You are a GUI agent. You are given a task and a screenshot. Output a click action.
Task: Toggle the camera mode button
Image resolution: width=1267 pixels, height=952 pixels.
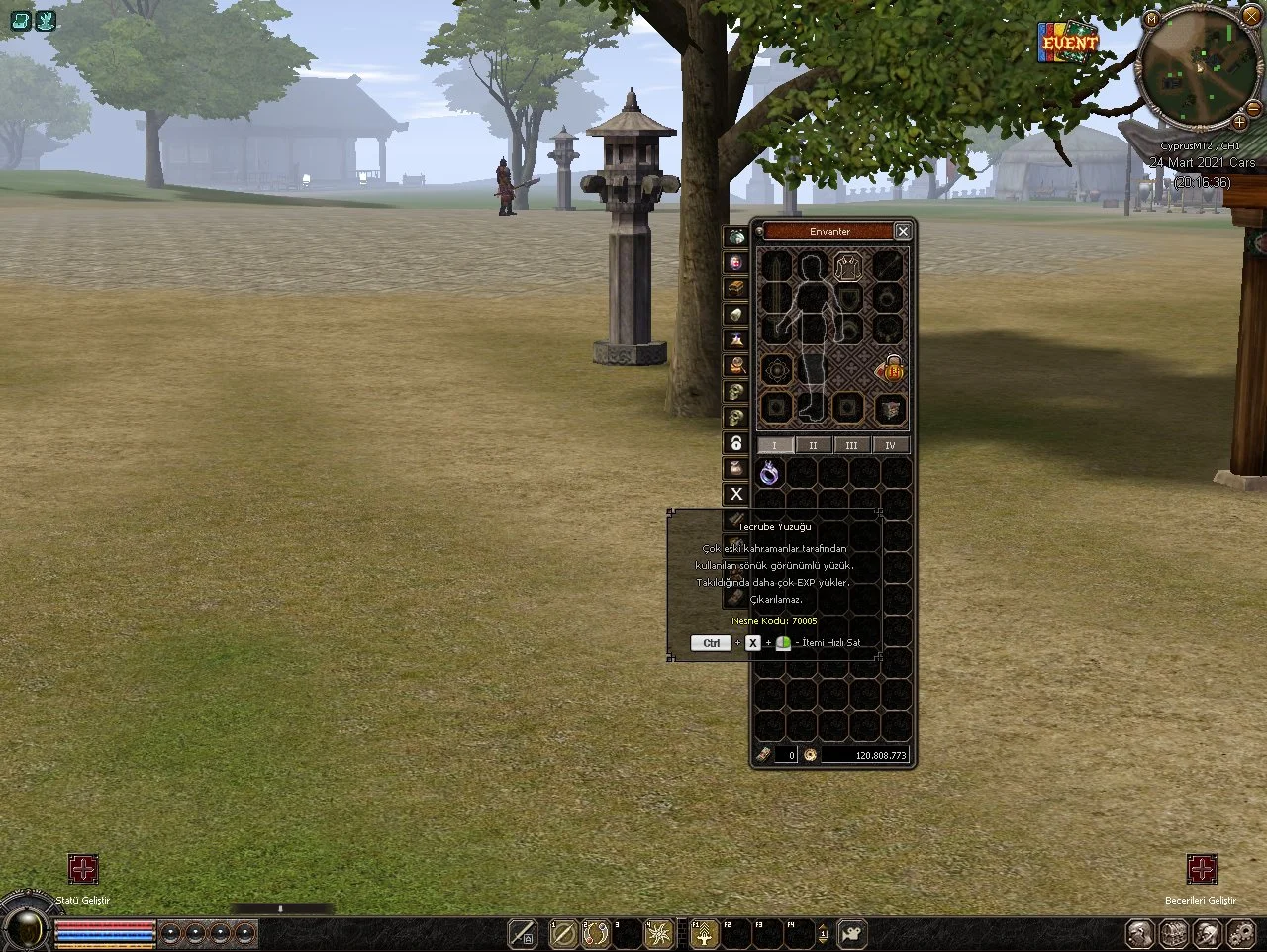click(850, 933)
